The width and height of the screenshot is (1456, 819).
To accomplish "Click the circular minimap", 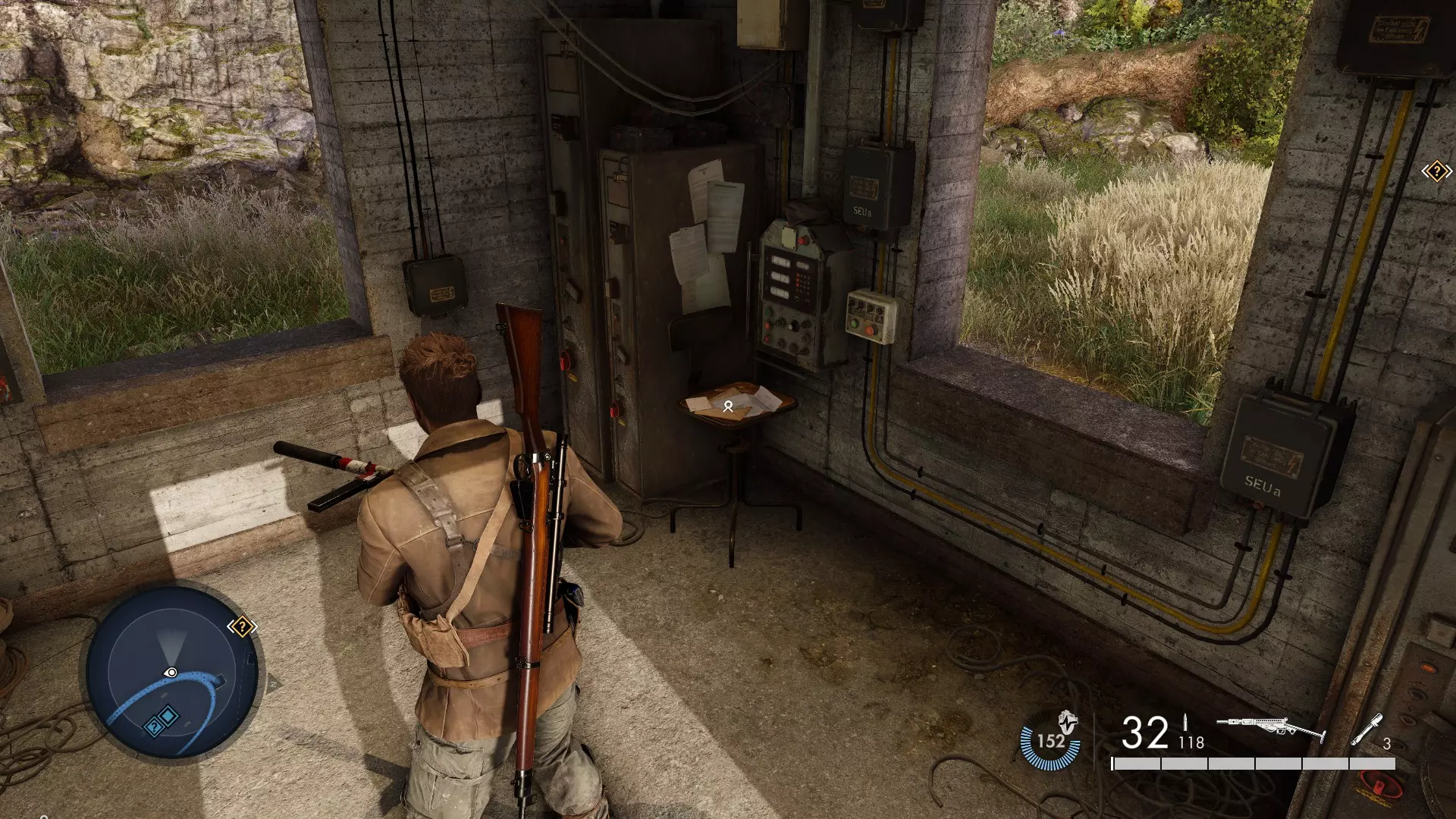I will (172, 673).
